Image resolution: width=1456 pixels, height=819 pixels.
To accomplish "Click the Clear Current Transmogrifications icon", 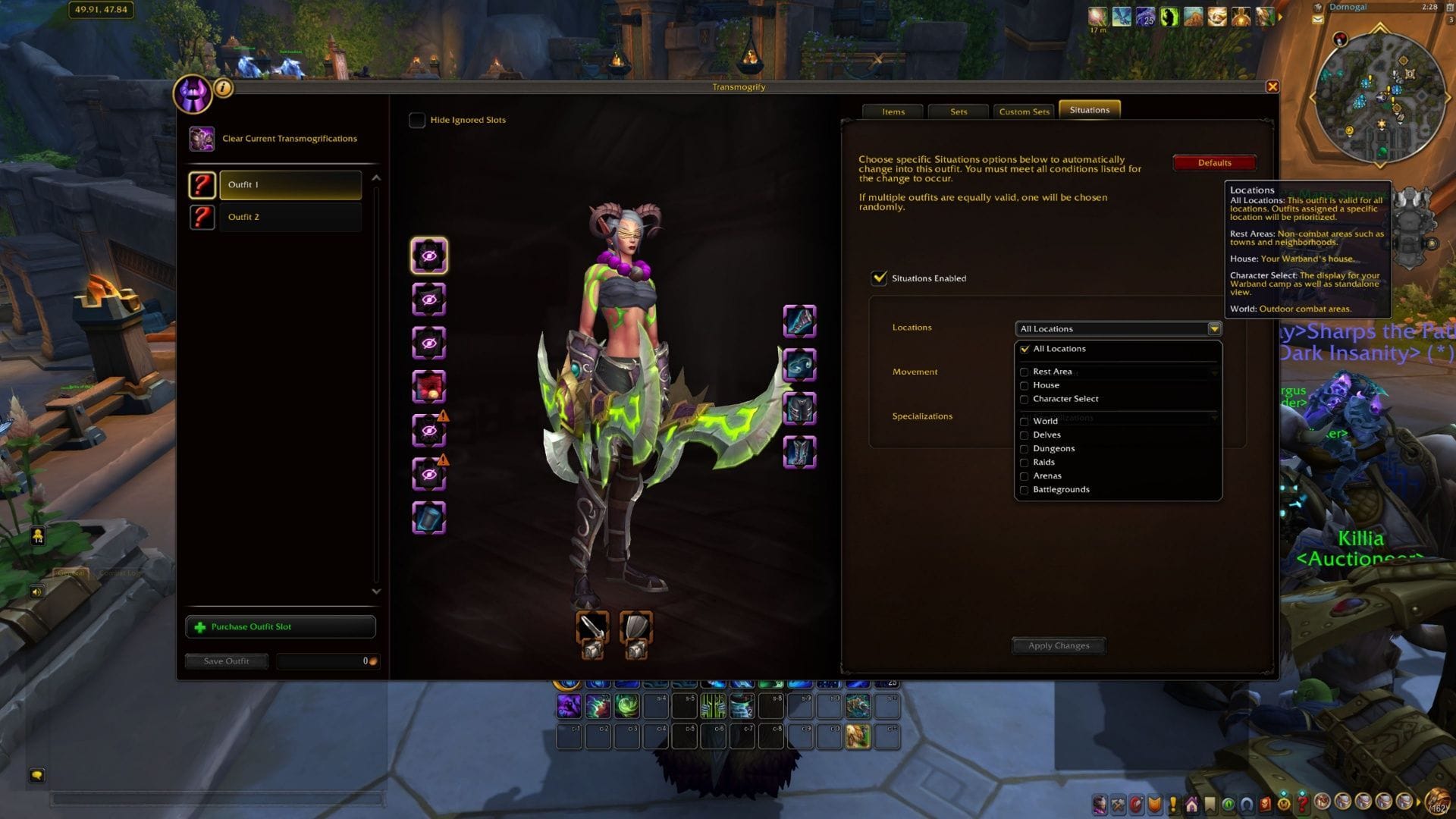I will [202, 138].
